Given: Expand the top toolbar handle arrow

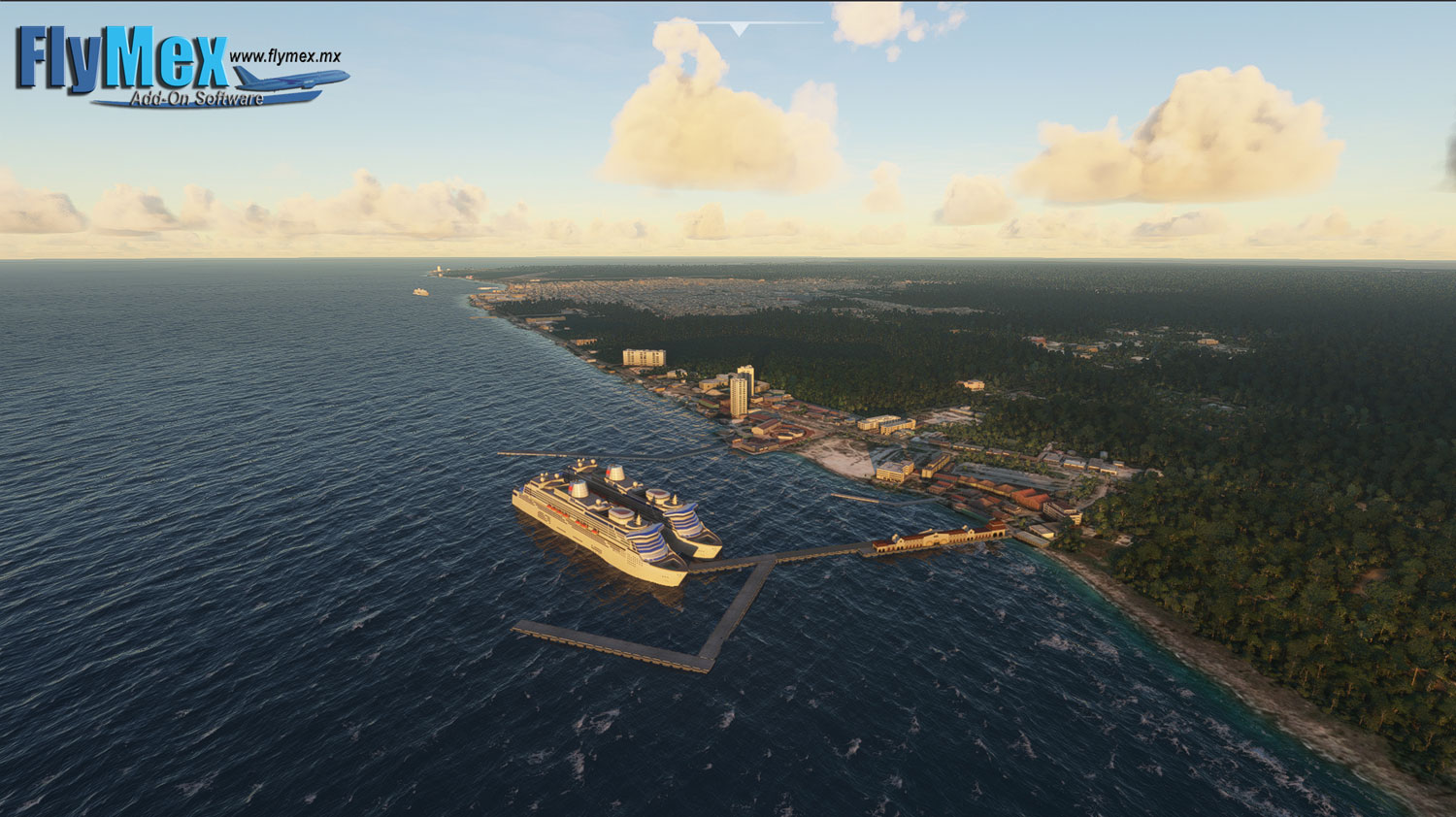Looking at the screenshot, I should pos(740,29).
